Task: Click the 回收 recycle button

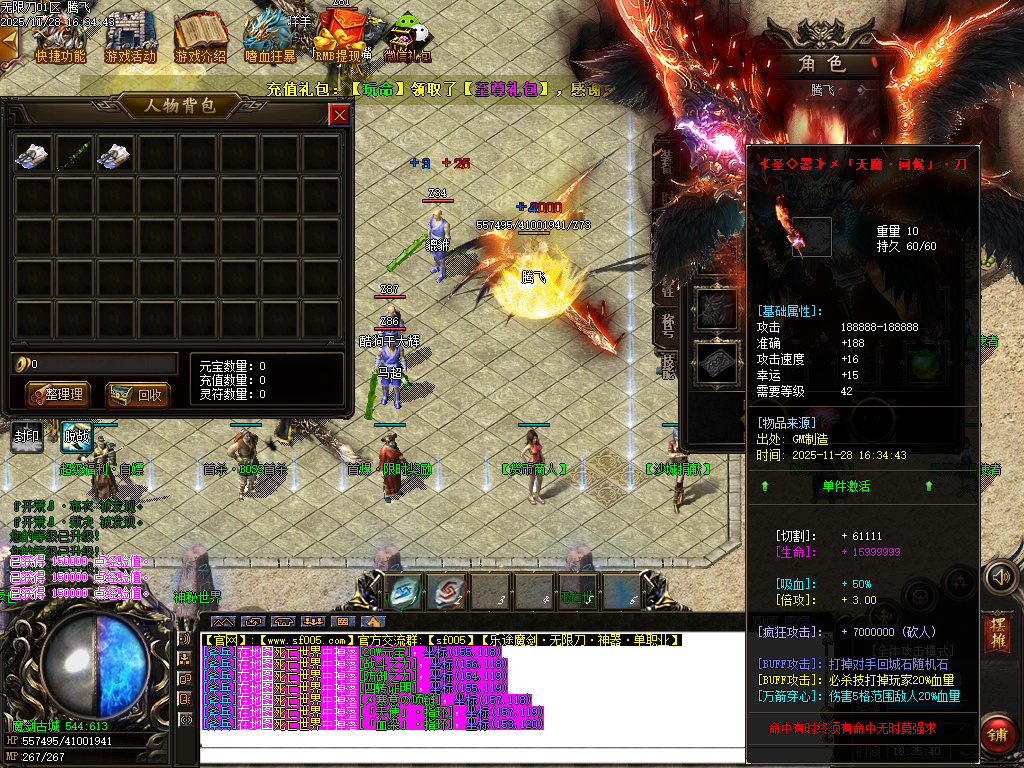Action: click(x=137, y=394)
